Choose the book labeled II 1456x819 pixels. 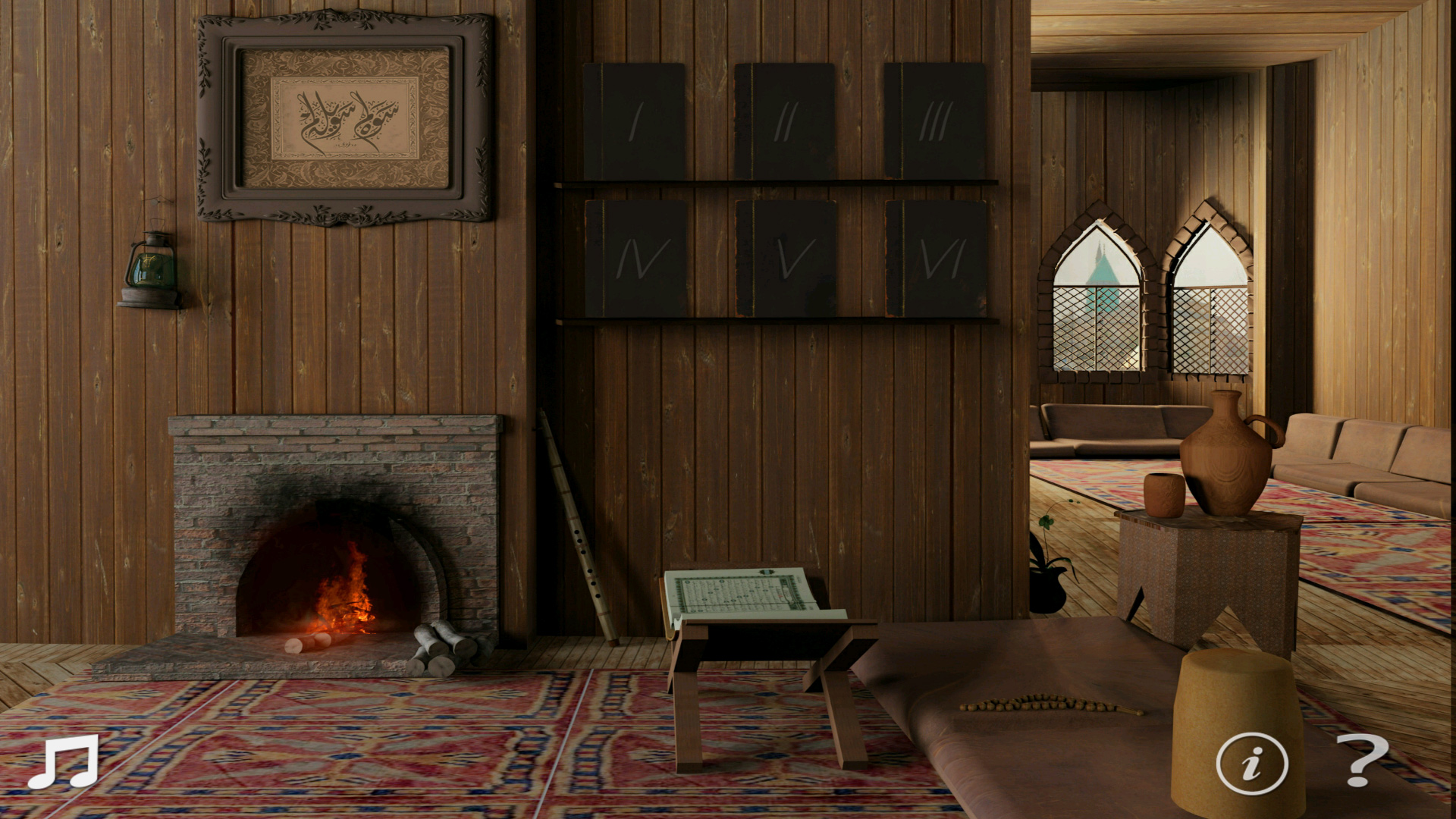(x=785, y=121)
